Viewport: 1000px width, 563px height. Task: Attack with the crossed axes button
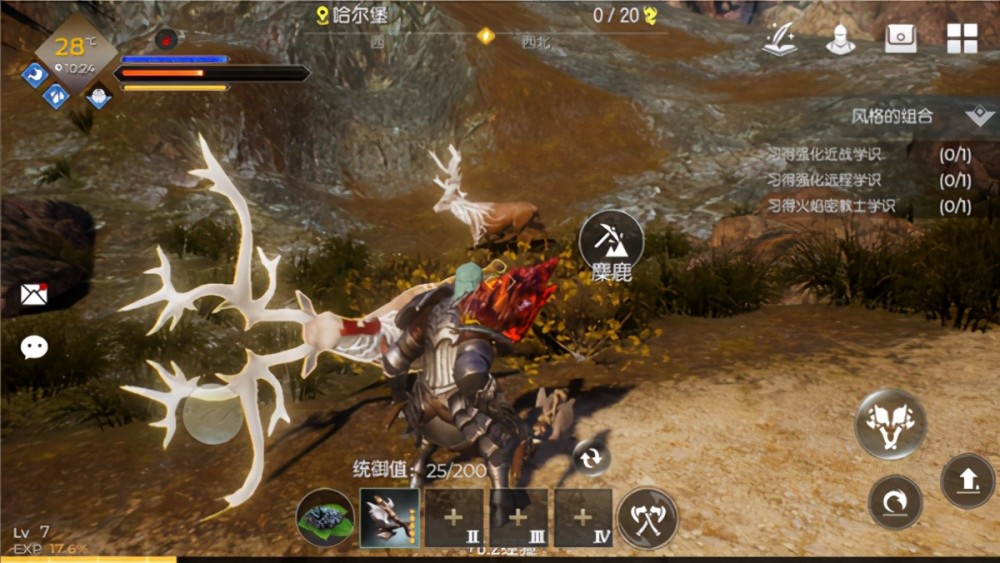point(647,518)
